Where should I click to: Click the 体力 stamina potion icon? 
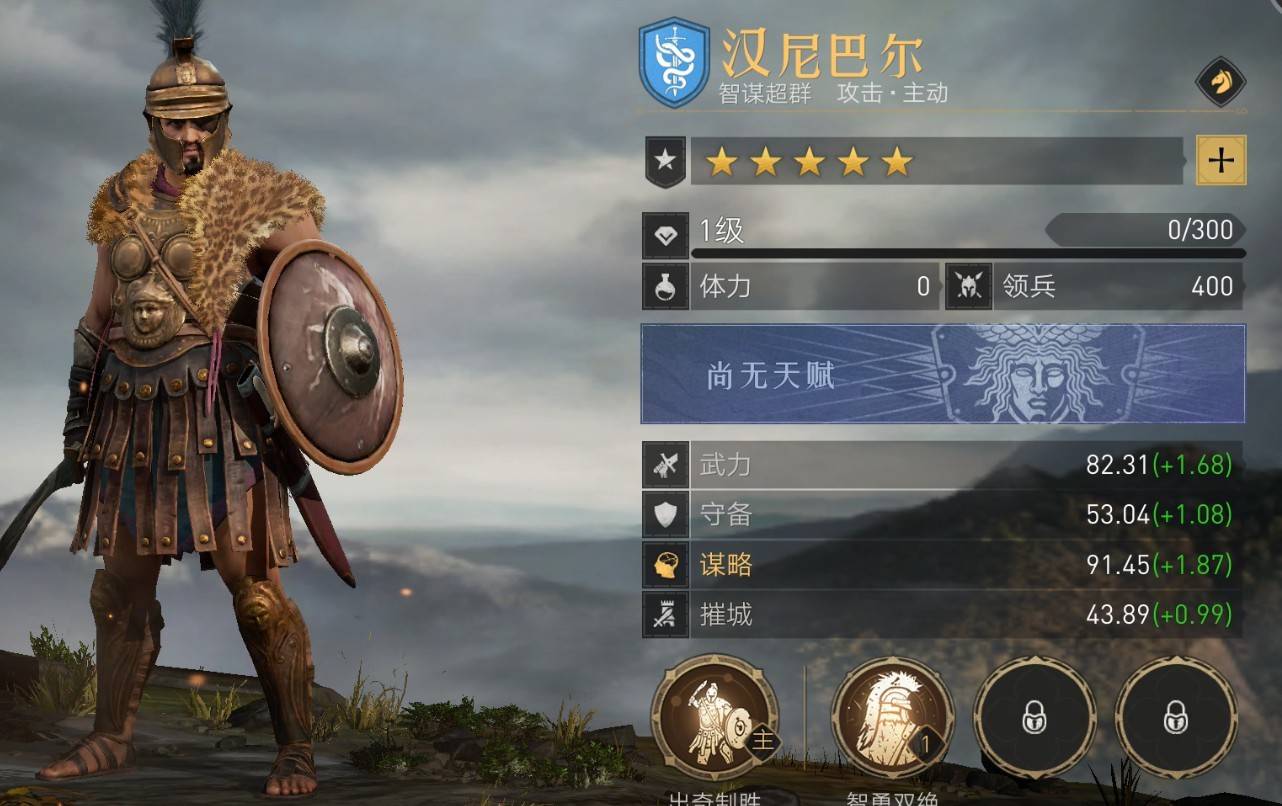pyautogui.click(x=665, y=287)
